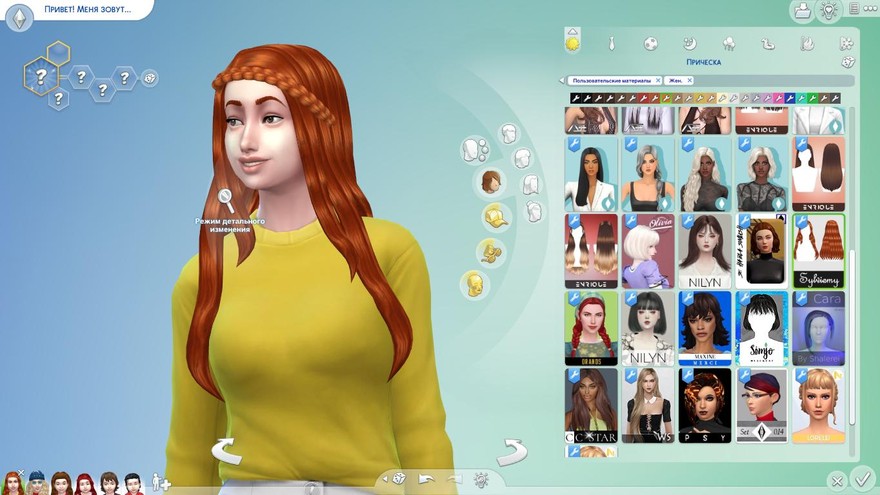880x495 pixels.
Task: Select the red braided pigtails hairstyle thumbnail
Action: click(x=590, y=328)
